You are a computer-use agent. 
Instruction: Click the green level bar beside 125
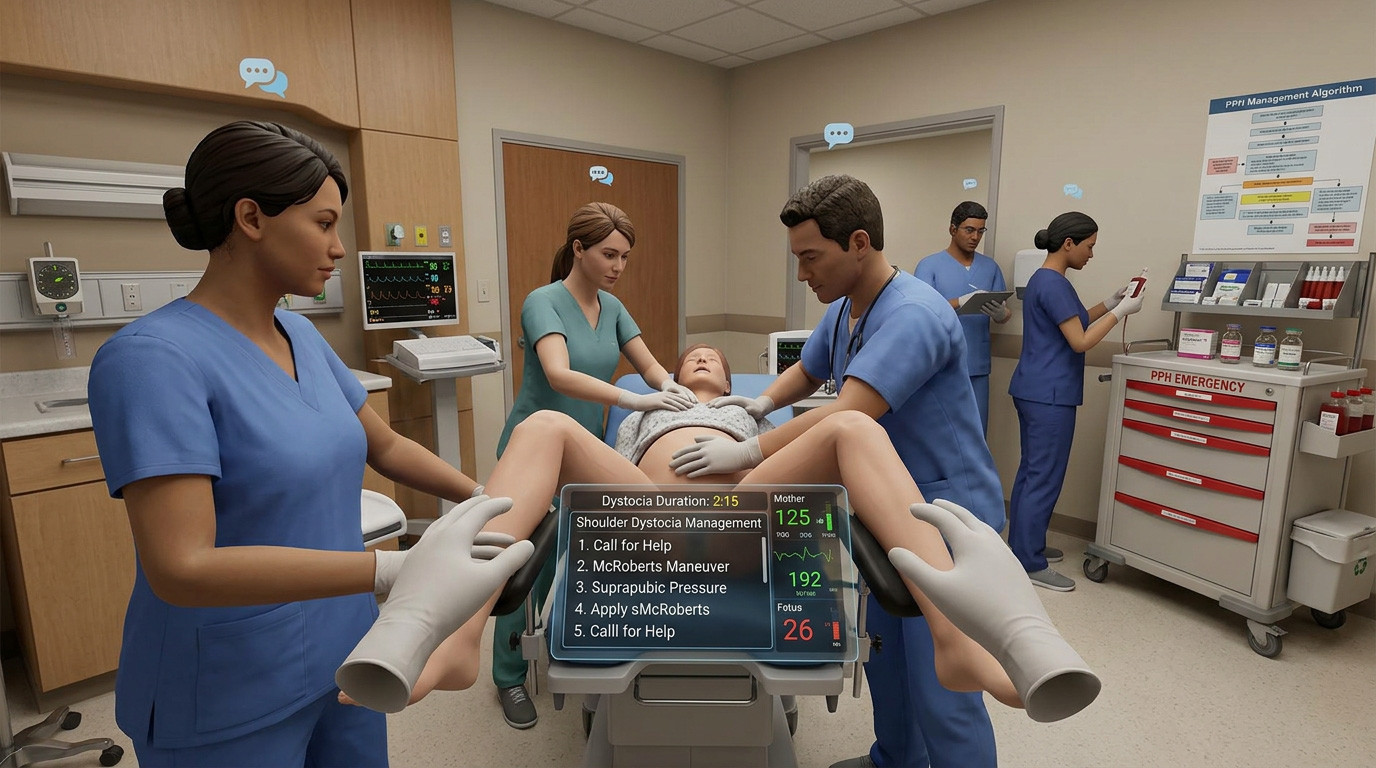828,517
